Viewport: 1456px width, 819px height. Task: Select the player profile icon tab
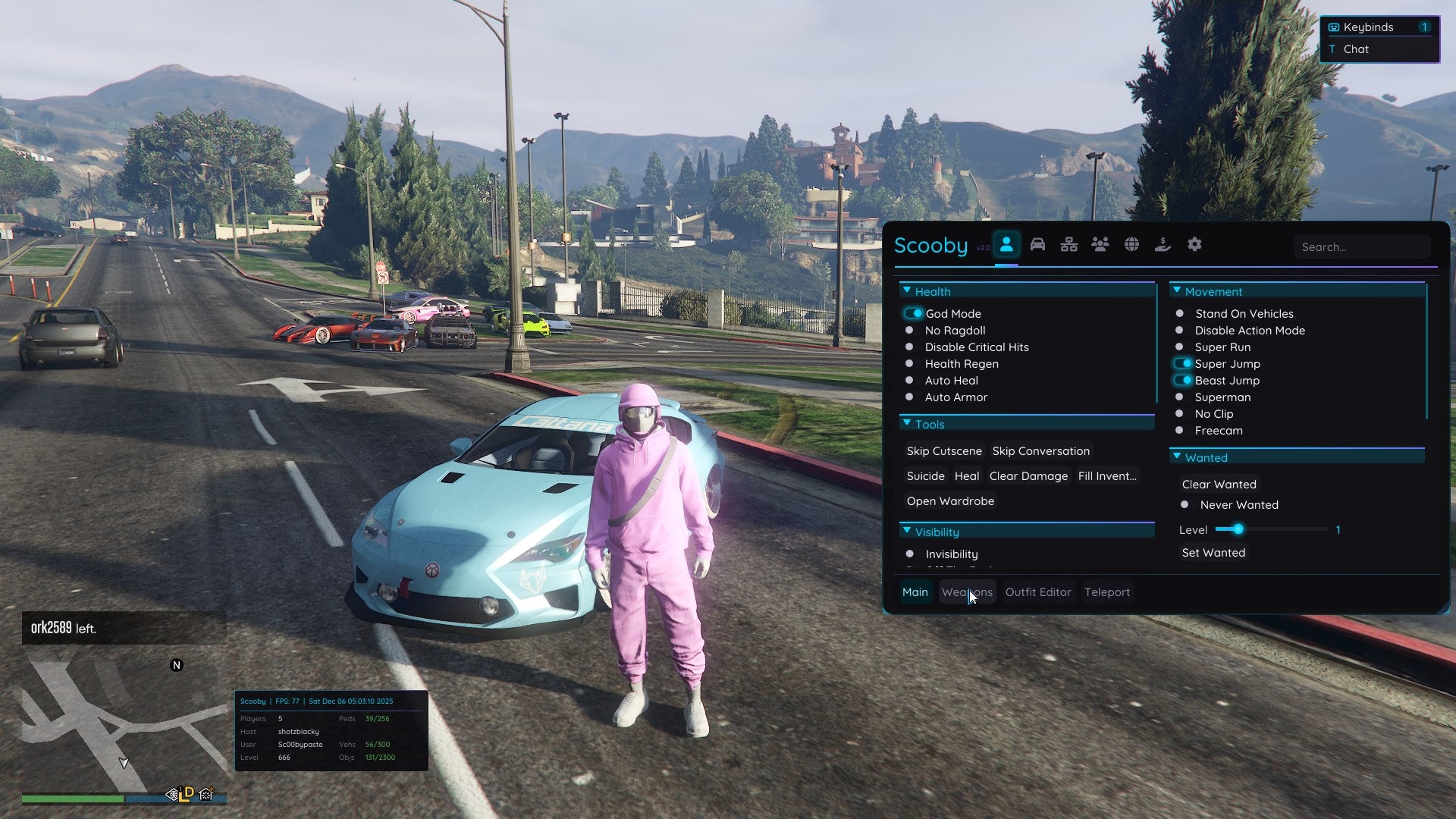(x=1006, y=244)
